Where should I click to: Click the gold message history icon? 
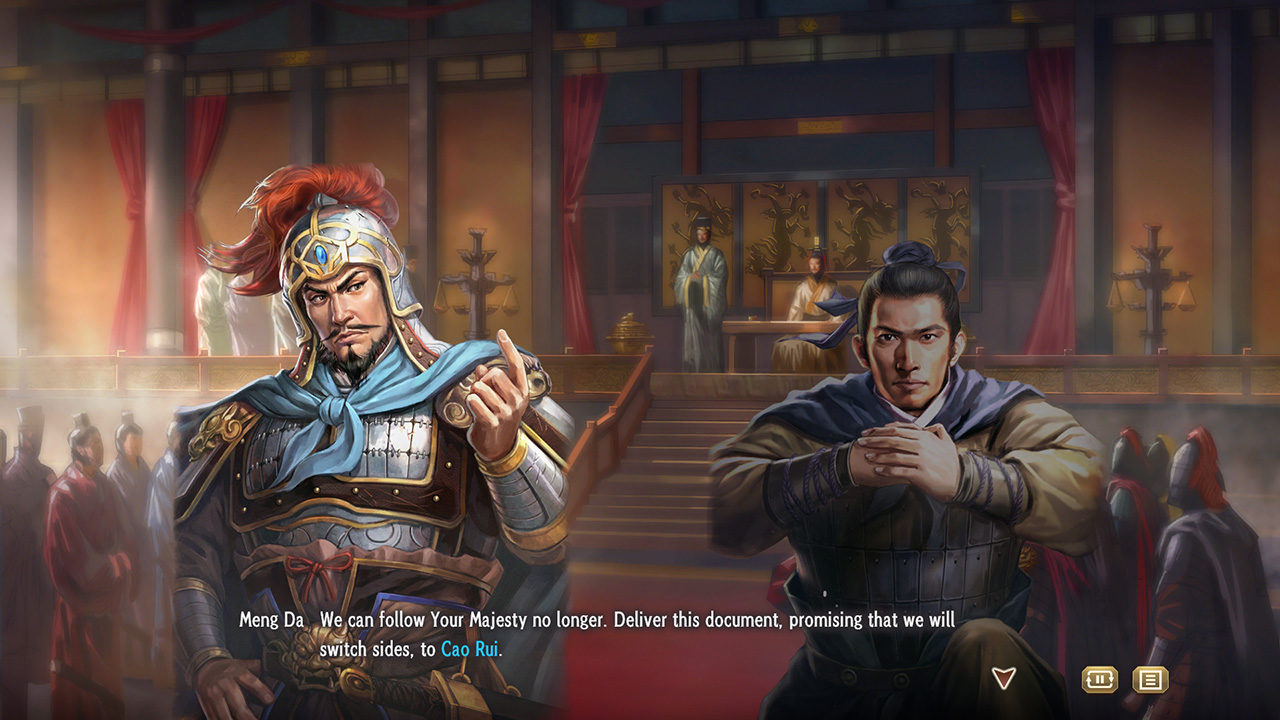coord(1150,678)
